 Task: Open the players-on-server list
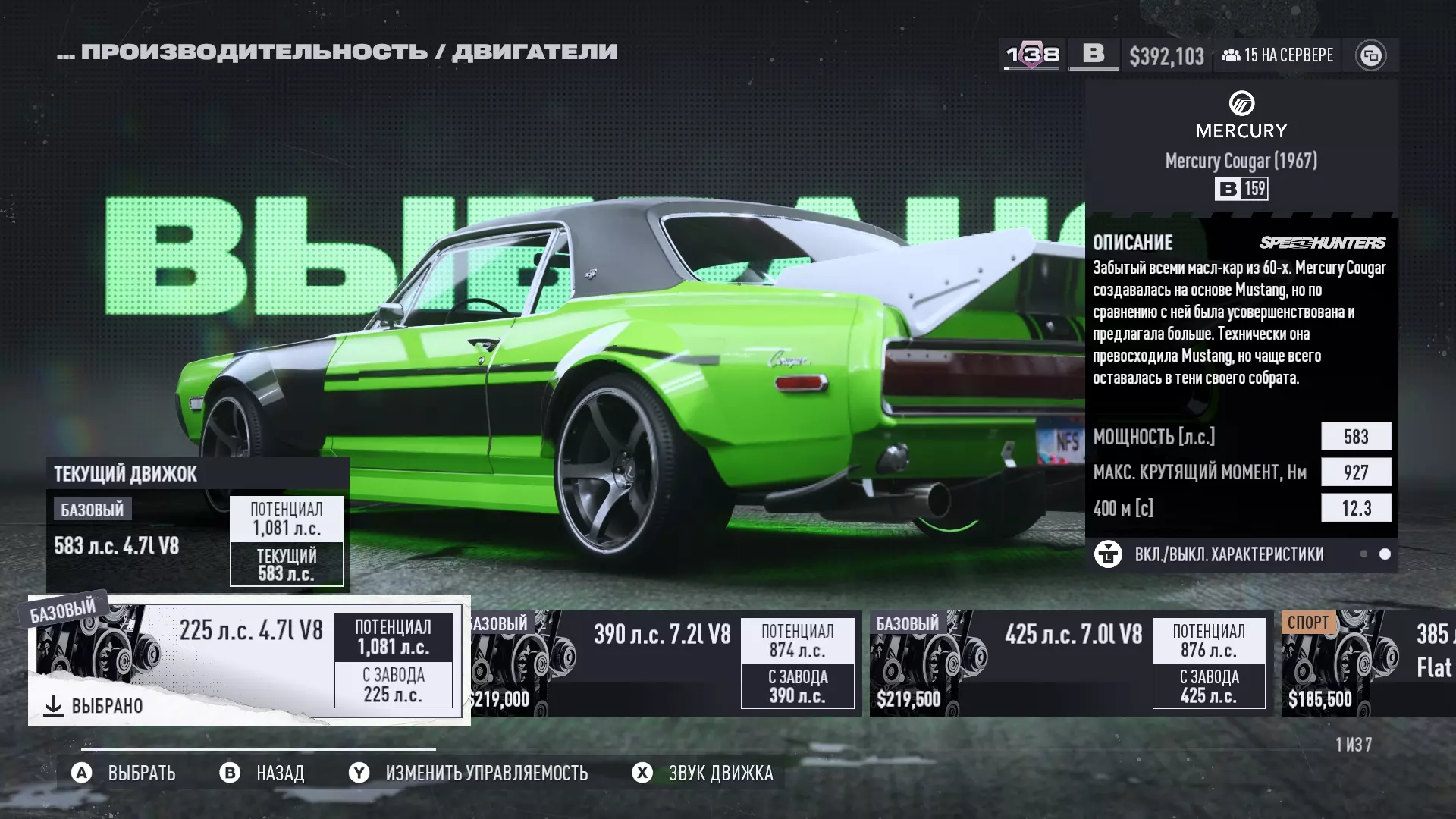click(x=1278, y=55)
